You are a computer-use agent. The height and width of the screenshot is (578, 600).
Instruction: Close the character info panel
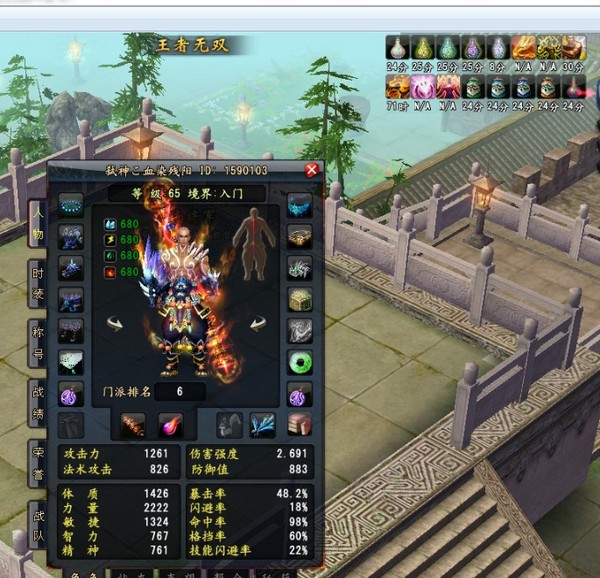(311, 170)
